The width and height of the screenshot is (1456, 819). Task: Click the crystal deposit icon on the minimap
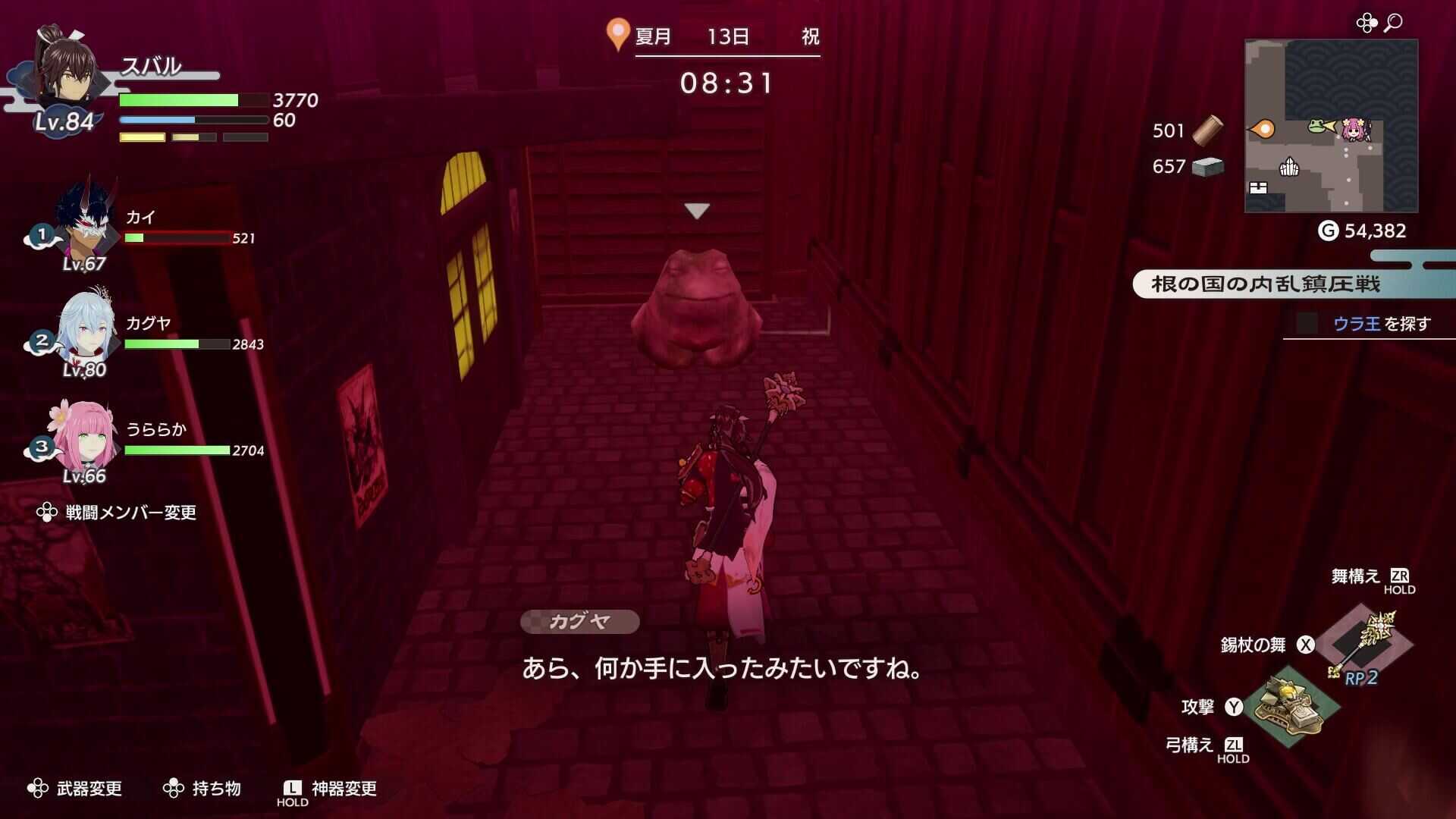[x=1289, y=168]
